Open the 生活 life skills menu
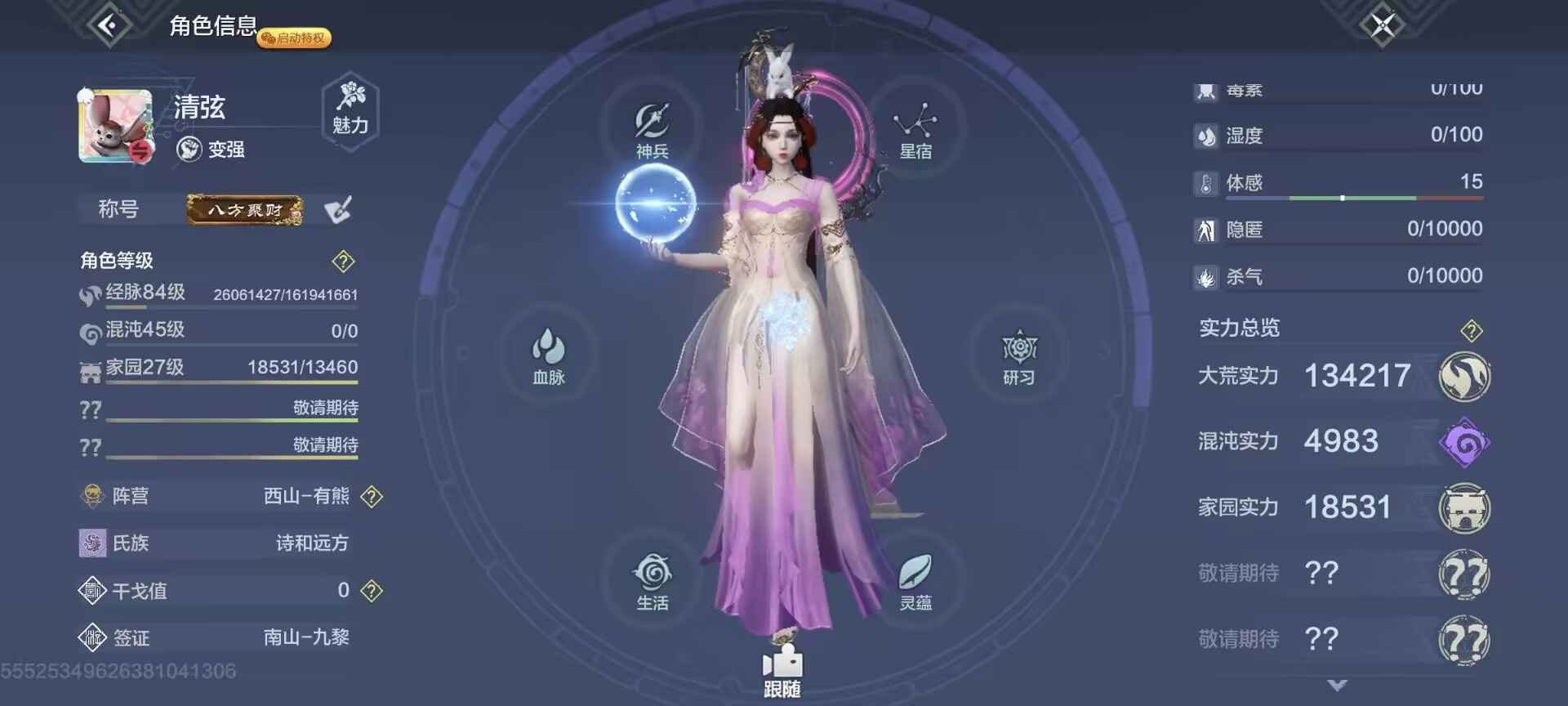 (x=653, y=581)
